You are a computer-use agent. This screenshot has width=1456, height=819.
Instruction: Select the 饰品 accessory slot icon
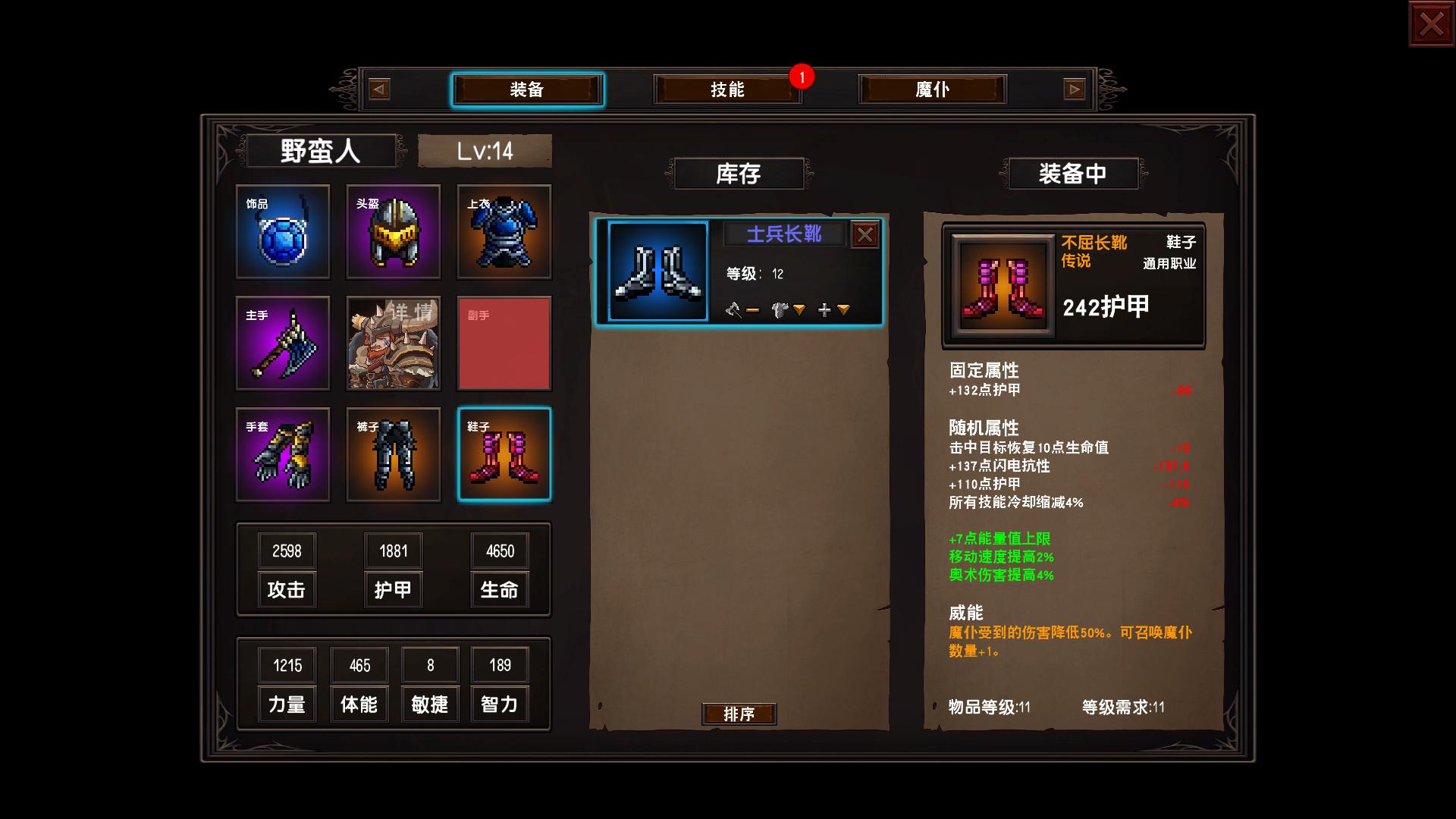coord(282,233)
